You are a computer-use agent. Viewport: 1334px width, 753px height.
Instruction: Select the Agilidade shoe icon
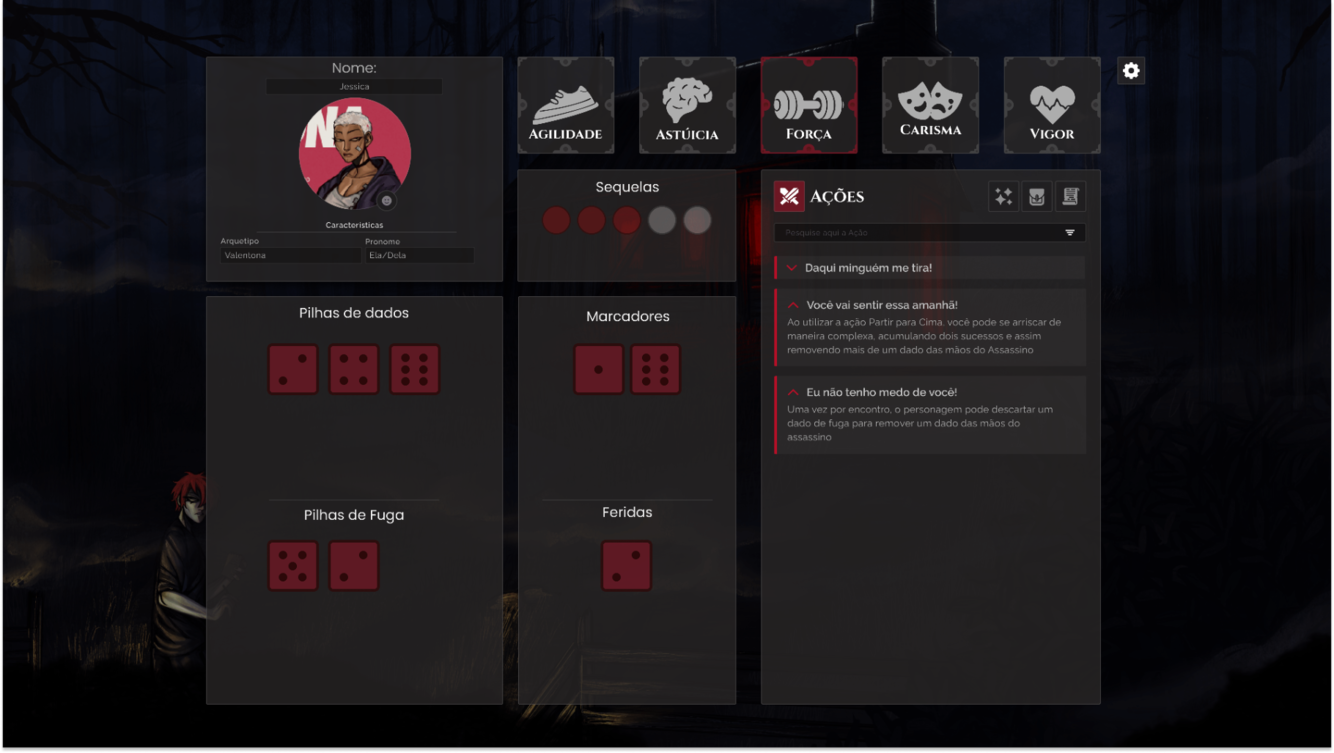tap(566, 105)
